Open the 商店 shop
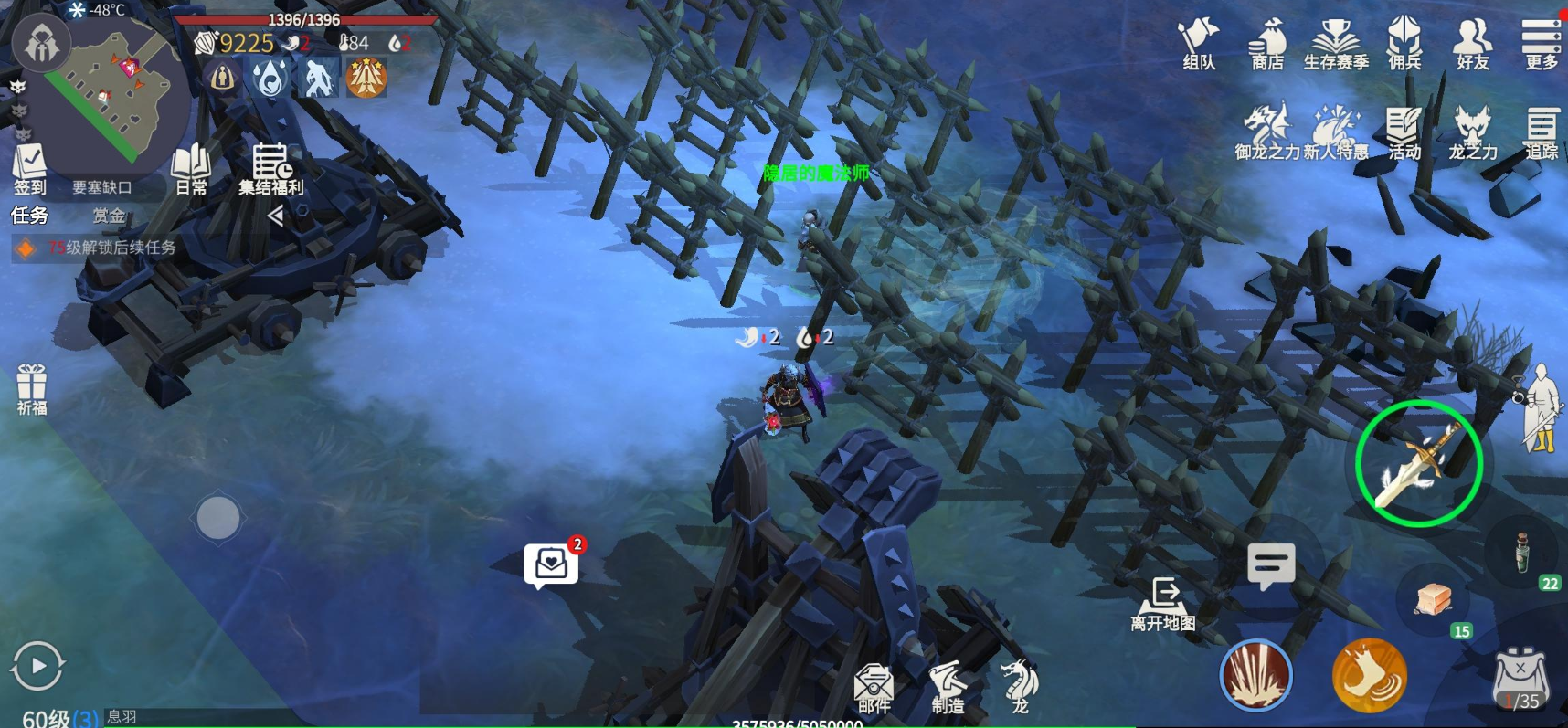Viewport: 1568px width, 728px height. pos(1267,44)
